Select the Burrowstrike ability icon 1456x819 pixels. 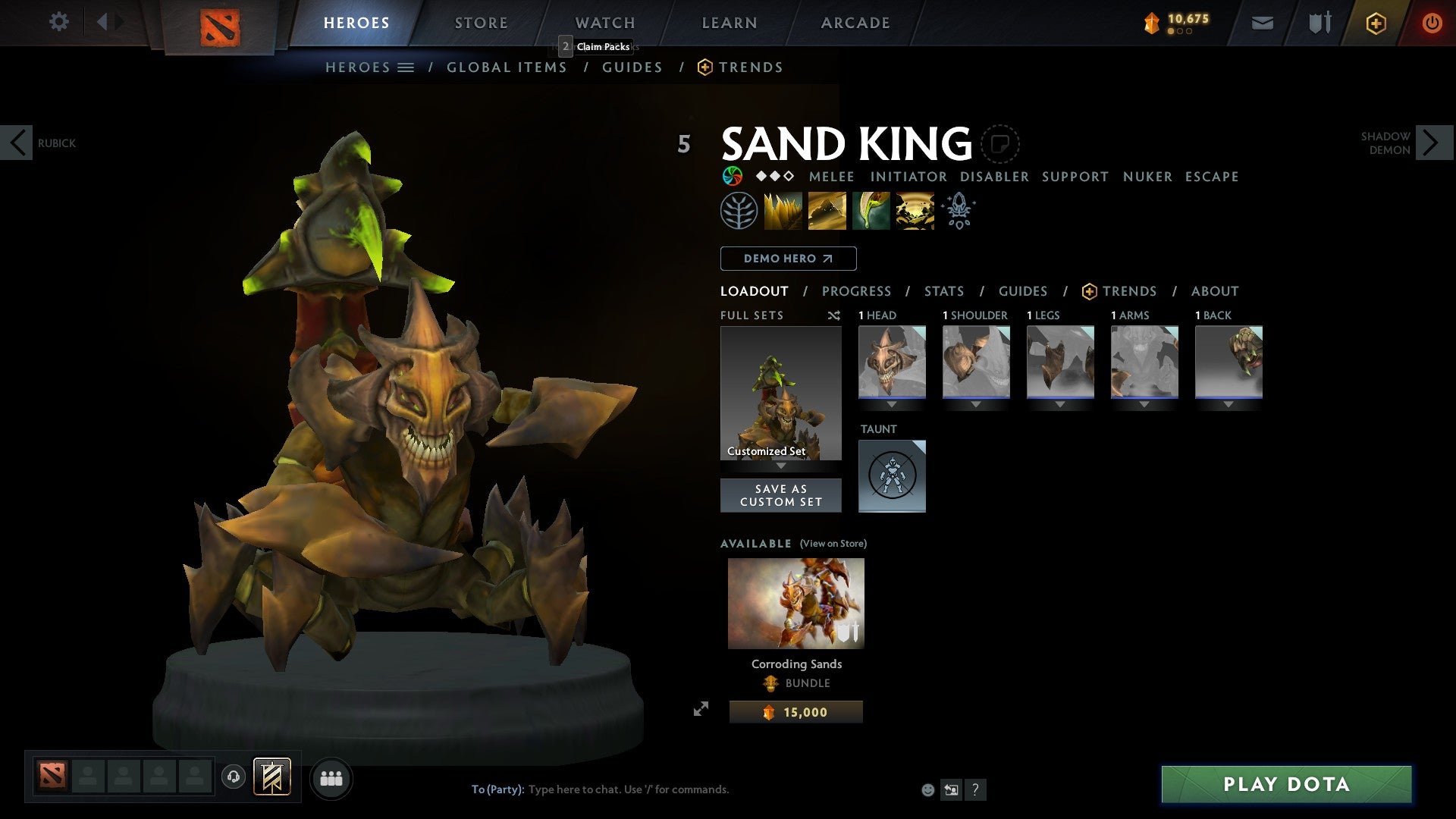[x=783, y=210]
